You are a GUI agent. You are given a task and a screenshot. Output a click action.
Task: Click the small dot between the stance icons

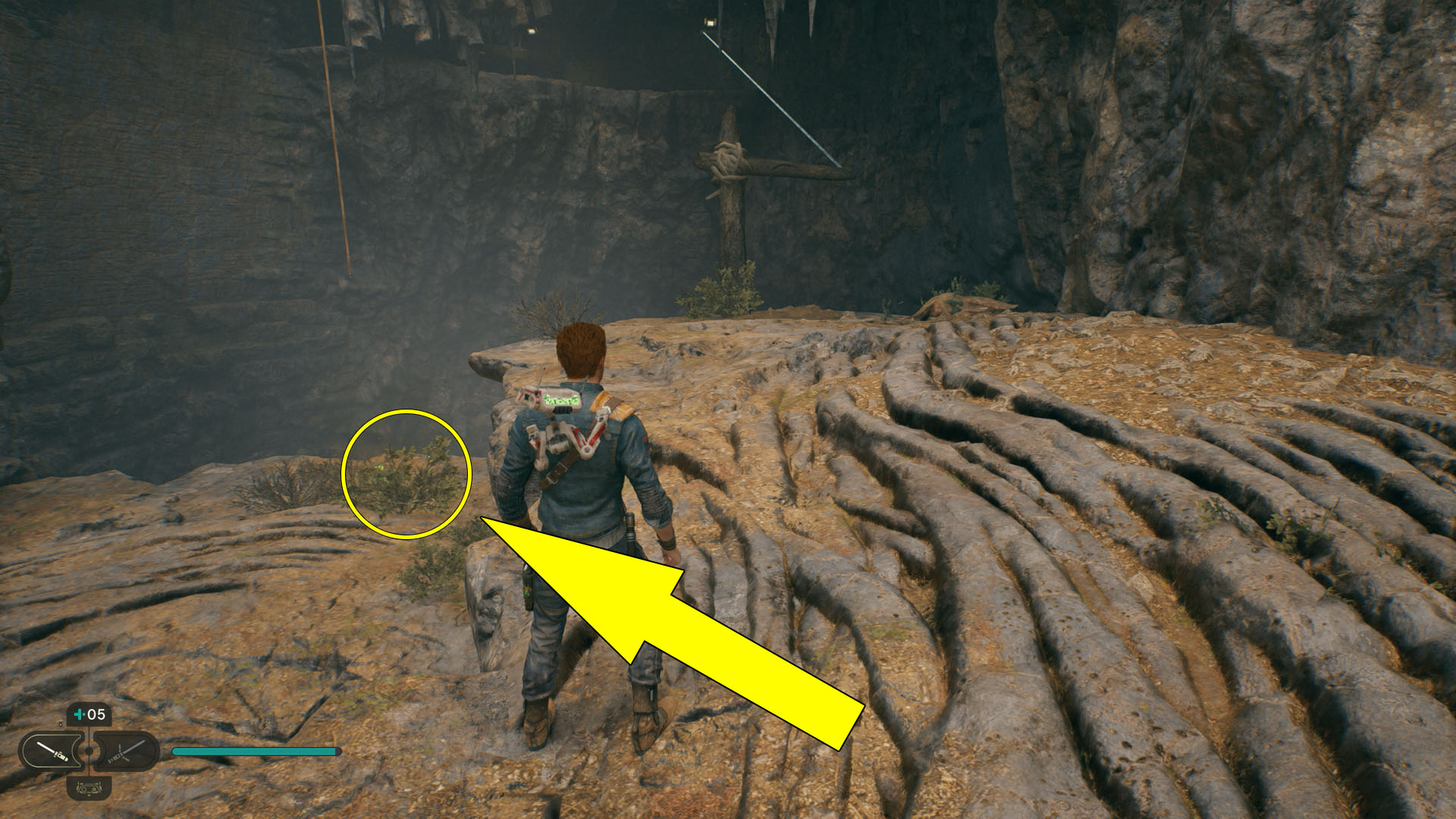[x=89, y=751]
